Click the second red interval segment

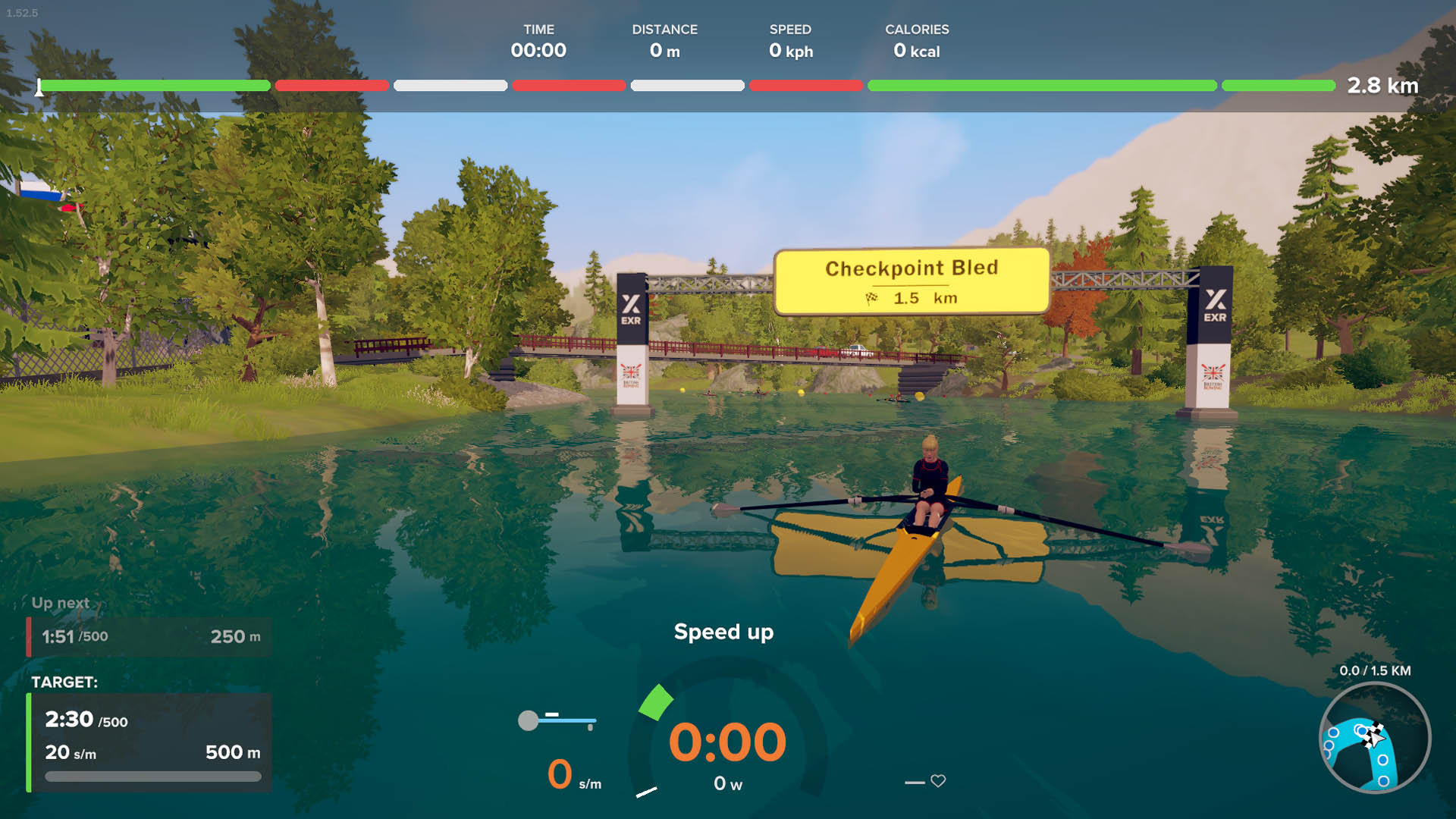click(x=569, y=86)
